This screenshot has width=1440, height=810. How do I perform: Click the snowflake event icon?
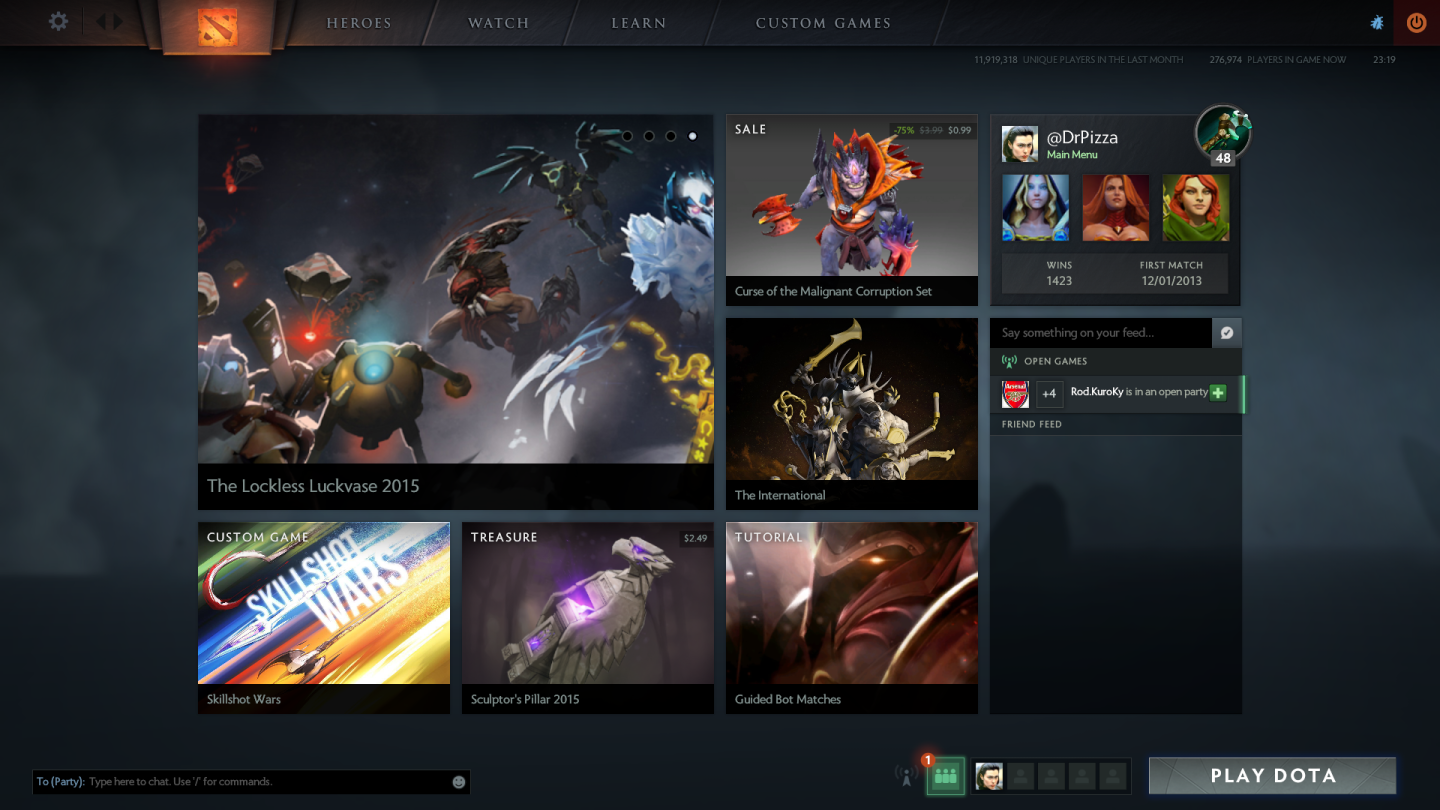point(1377,21)
